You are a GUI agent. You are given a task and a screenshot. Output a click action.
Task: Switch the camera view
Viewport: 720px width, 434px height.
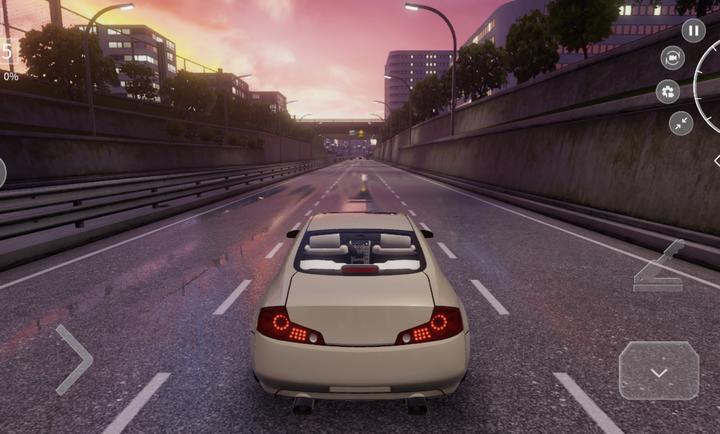[x=673, y=58]
